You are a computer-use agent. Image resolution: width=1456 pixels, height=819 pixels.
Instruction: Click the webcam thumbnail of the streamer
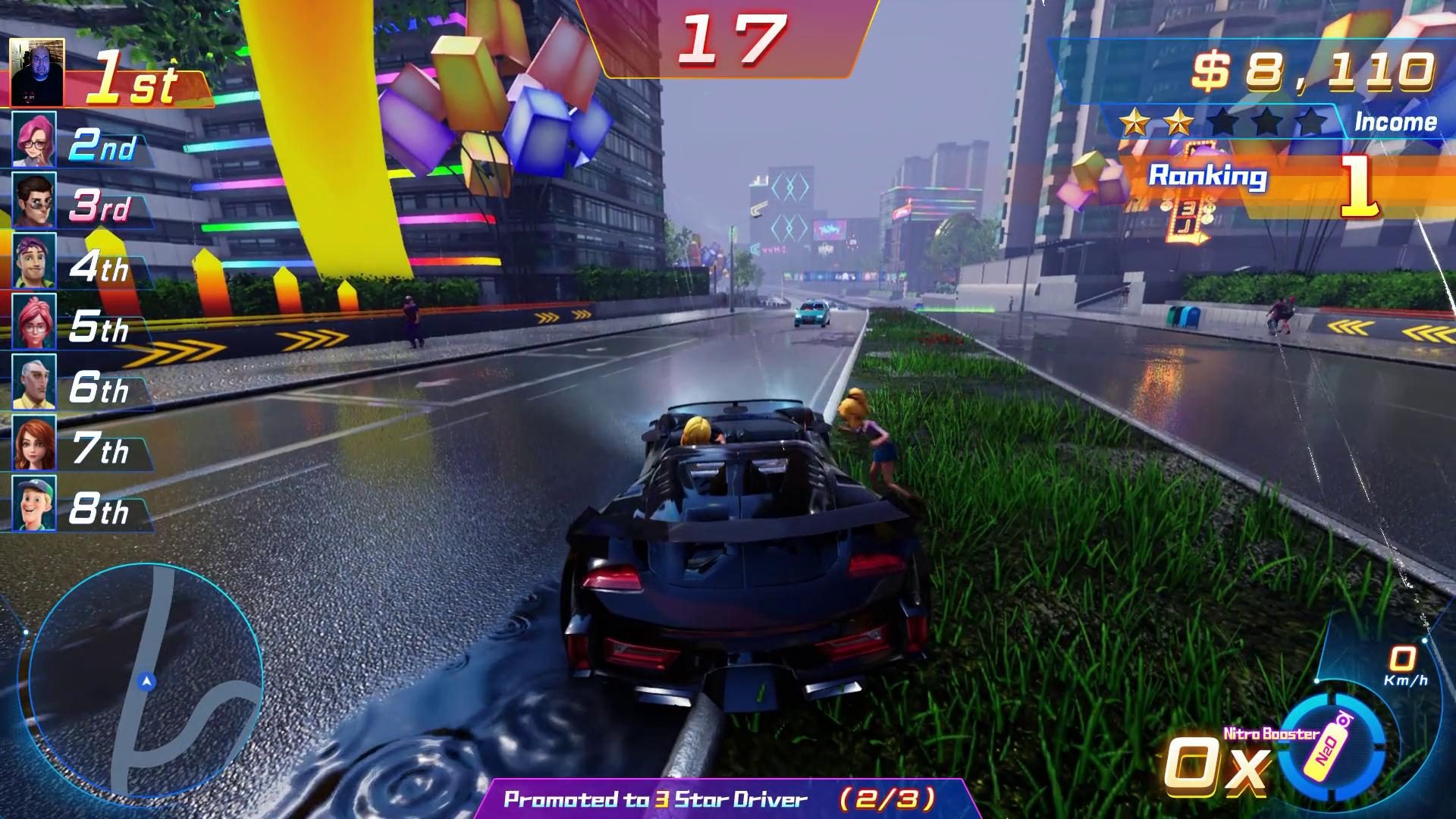(38, 72)
